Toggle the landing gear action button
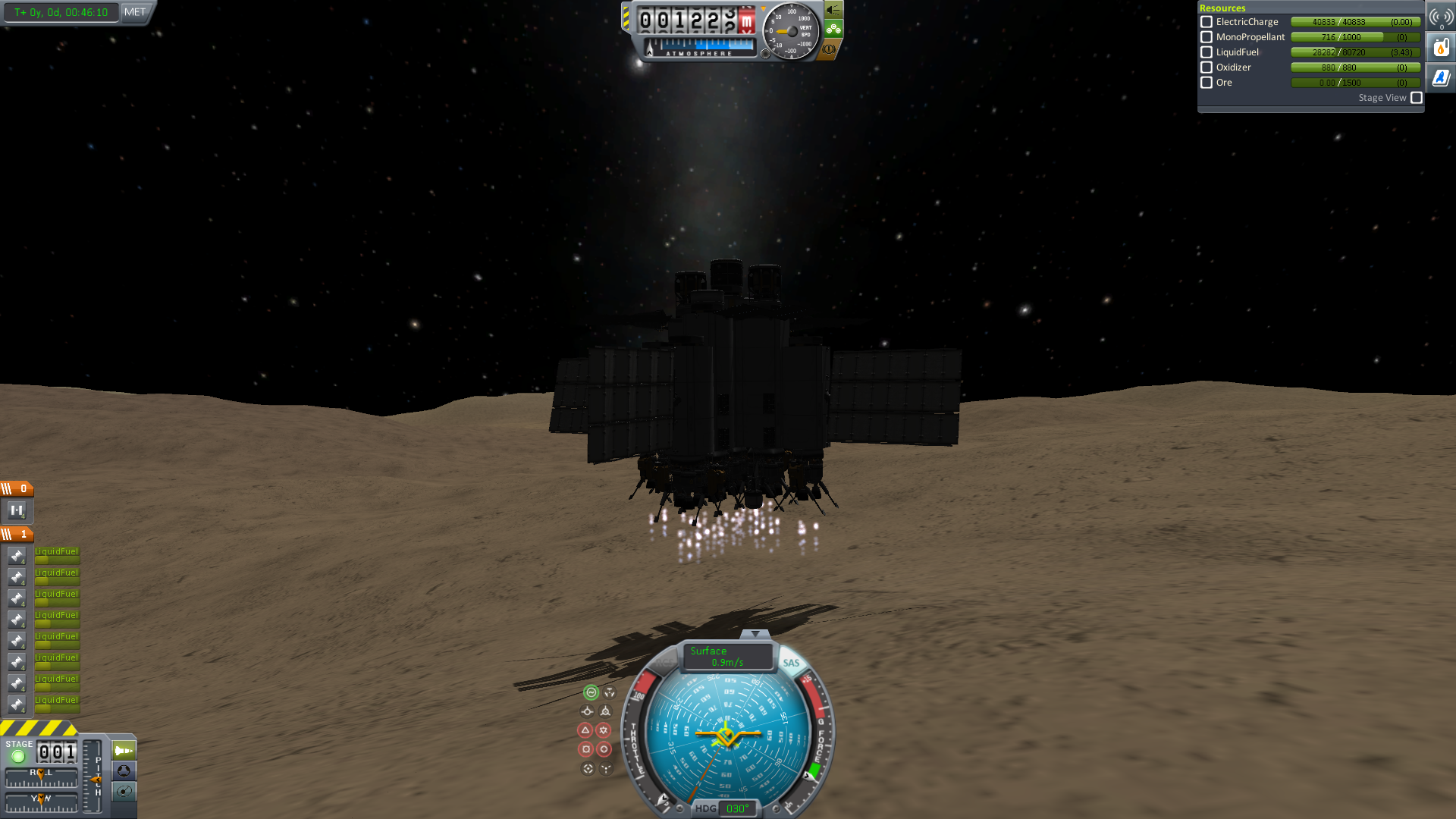 [833, 30]
